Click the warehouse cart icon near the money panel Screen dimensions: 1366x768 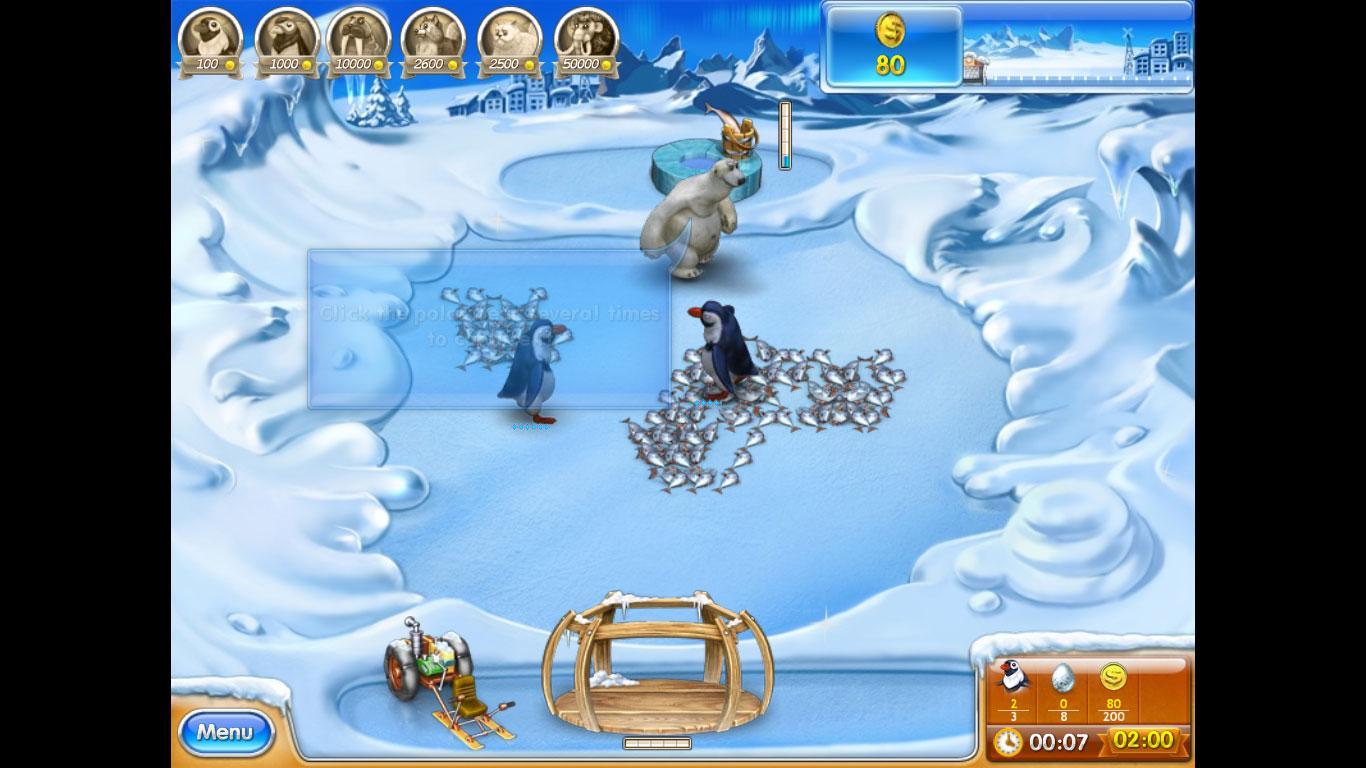973,67
